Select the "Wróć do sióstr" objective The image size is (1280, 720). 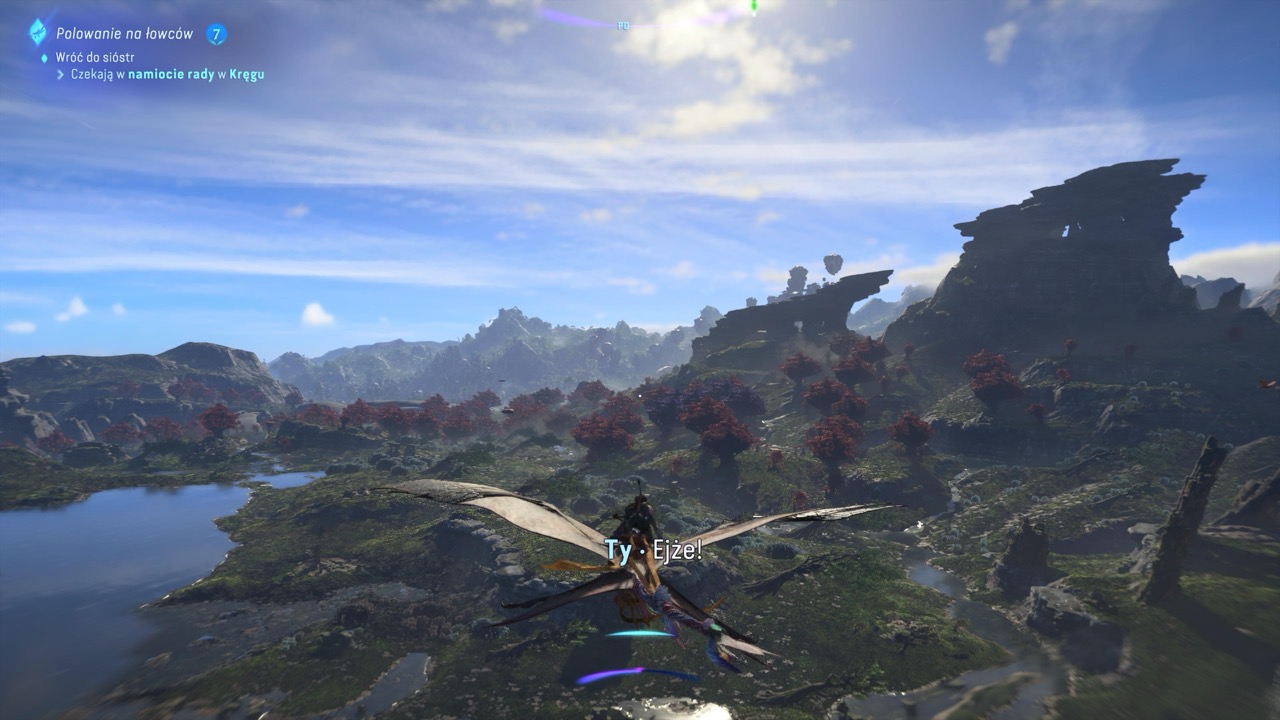tap(94, 57)
